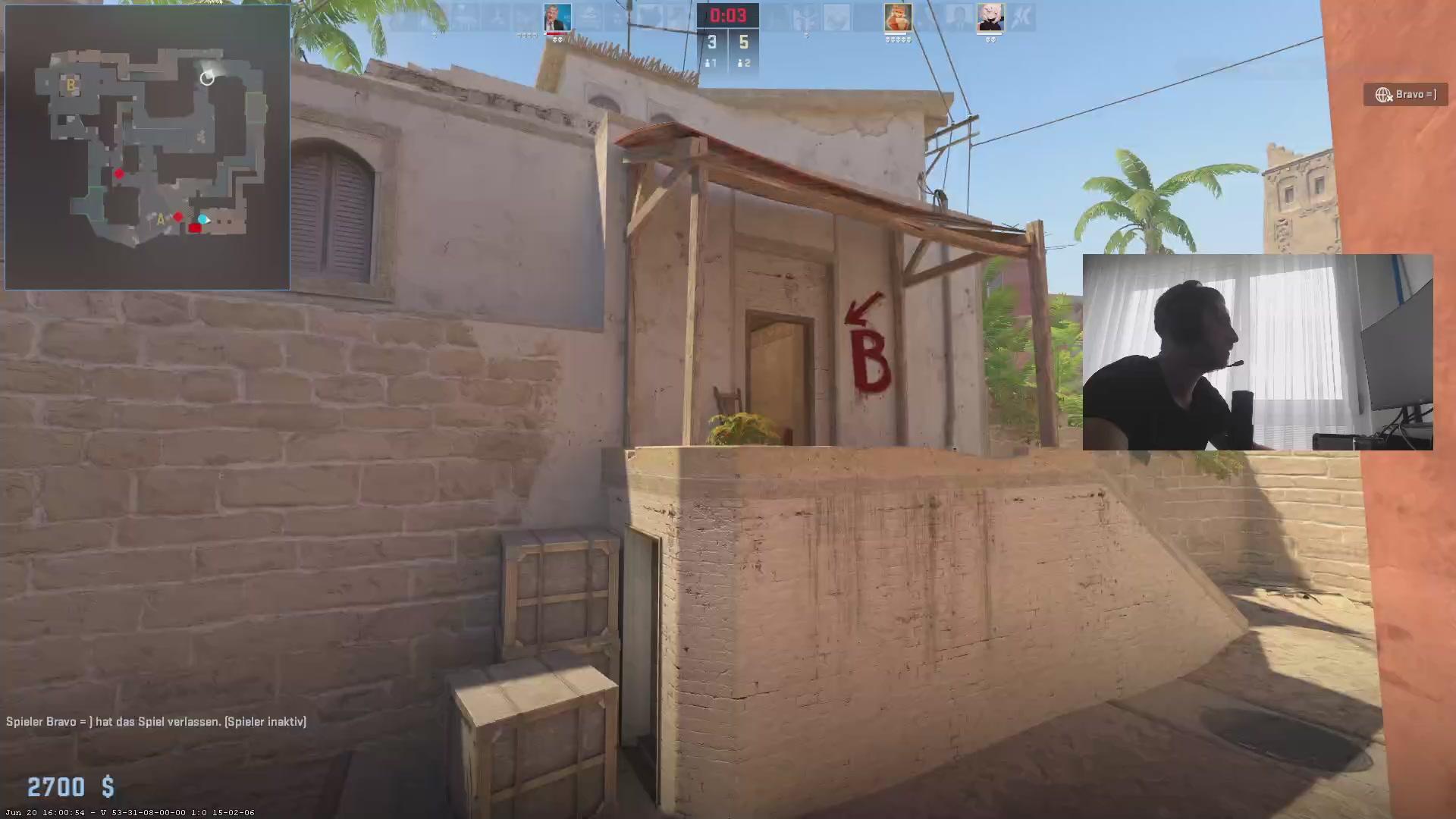The image size is (1456, 819).
Task: Select the suited player avatar in top scoreboard
Action: click(559, 17)
